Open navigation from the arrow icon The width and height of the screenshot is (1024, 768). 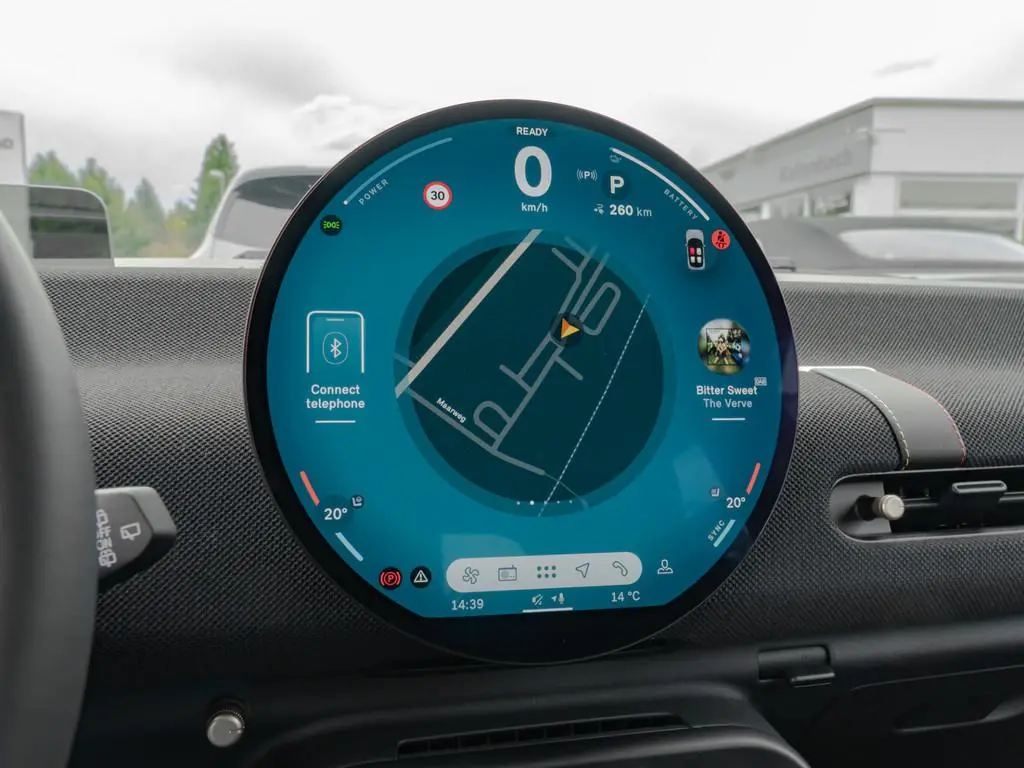click(583, 571)
